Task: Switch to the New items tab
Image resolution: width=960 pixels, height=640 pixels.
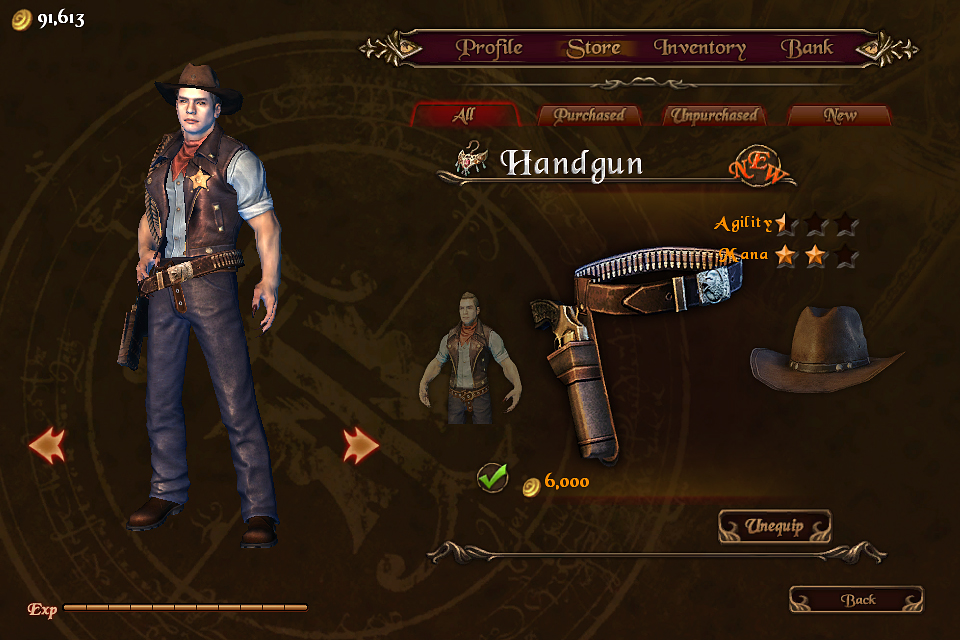Action: (x=840, y=115)
